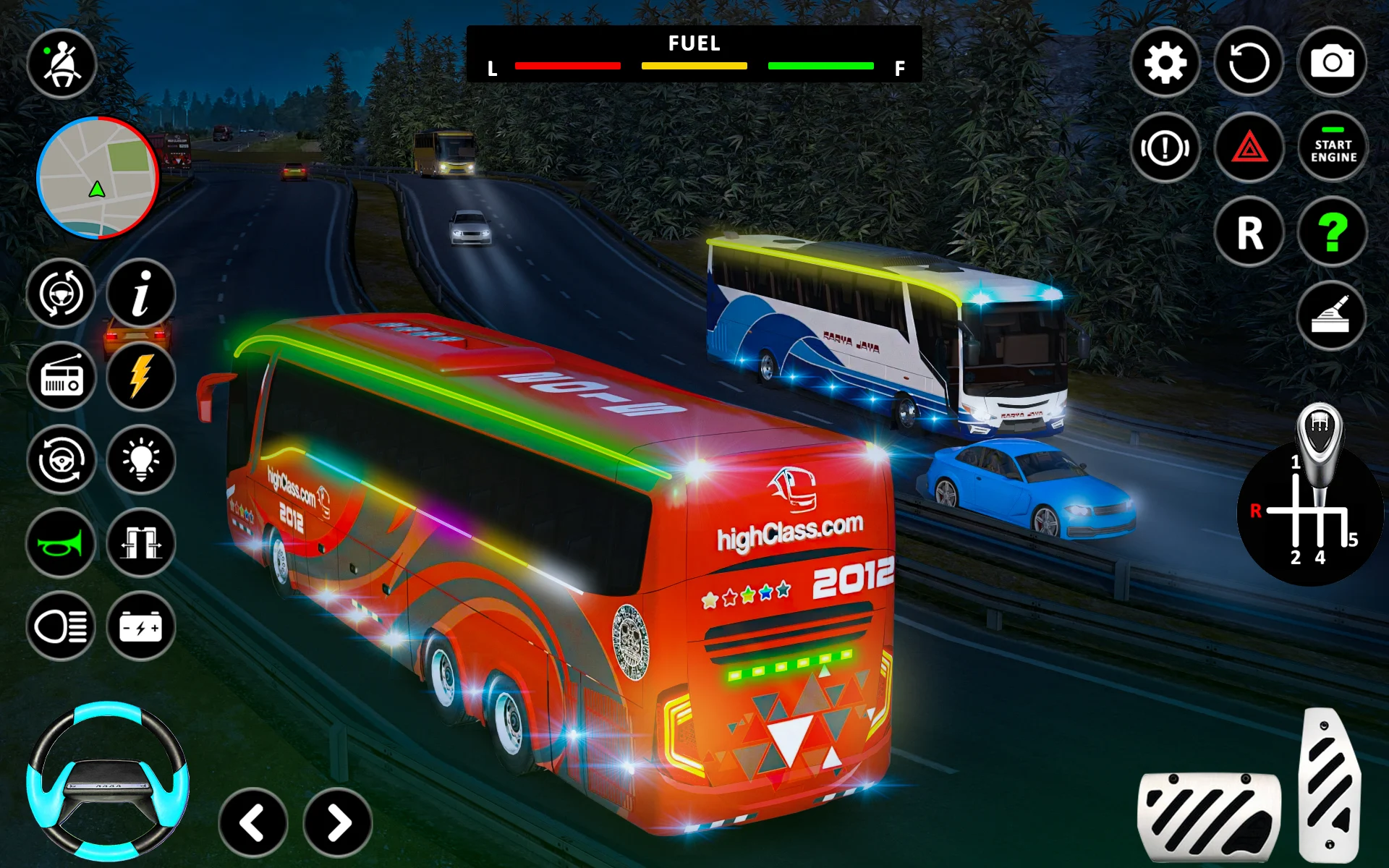Toggle the windshield wiper button
The width and height of the screenshot is (1389, 868).
(1331, 316)
